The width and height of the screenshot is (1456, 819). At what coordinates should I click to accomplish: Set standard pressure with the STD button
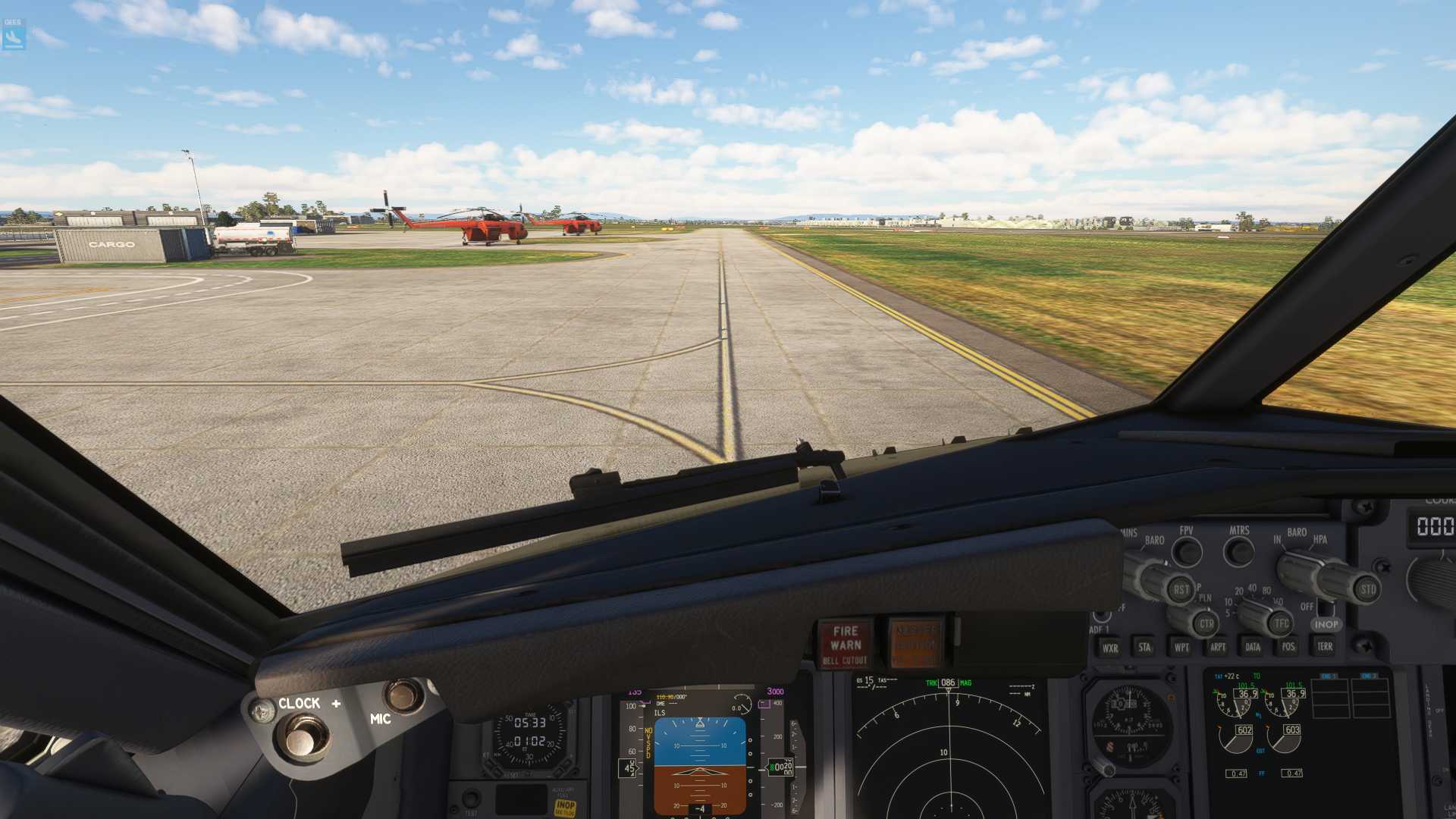[1367, 588]
